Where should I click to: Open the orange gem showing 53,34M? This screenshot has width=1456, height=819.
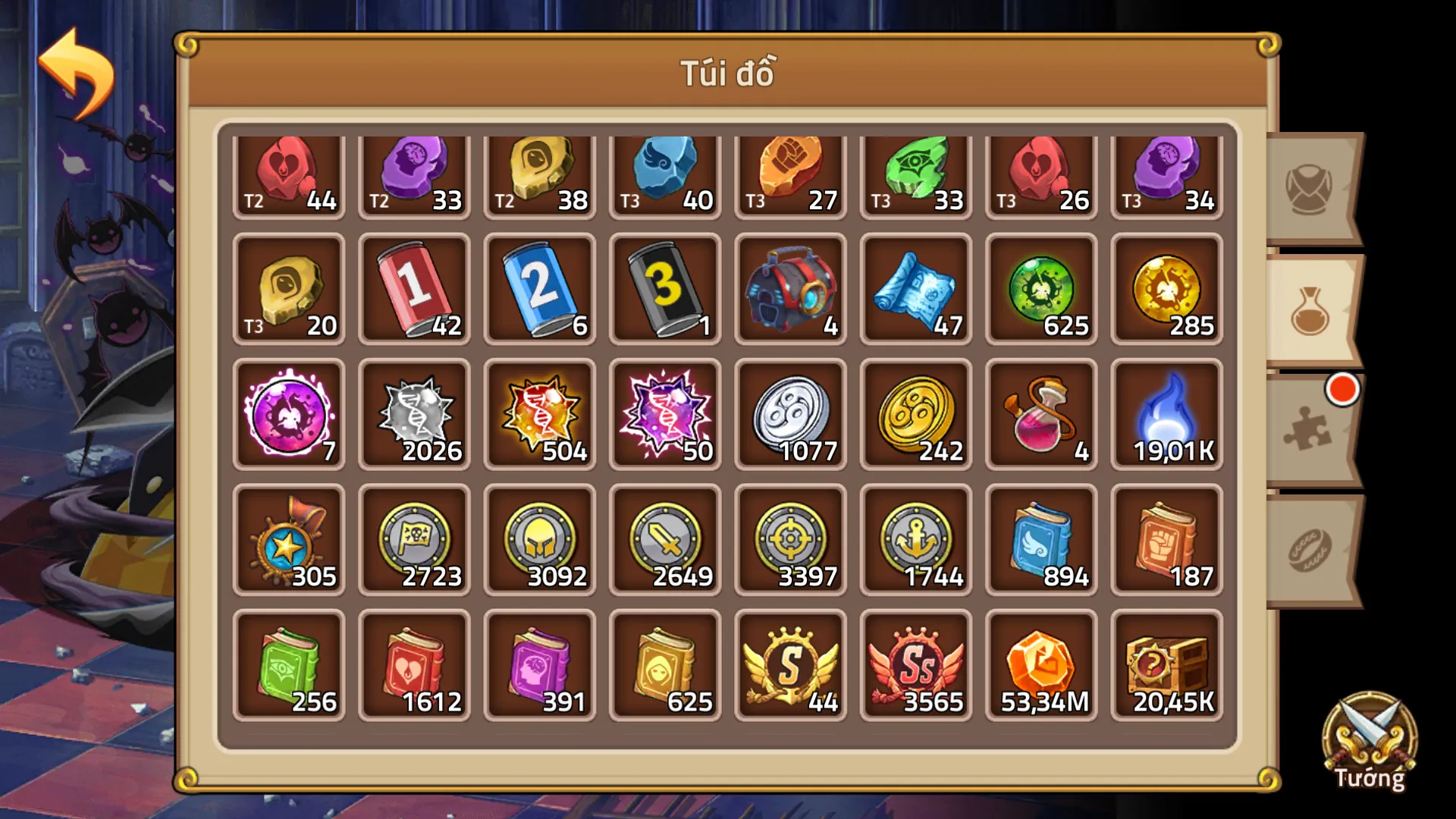point(1040,665)
